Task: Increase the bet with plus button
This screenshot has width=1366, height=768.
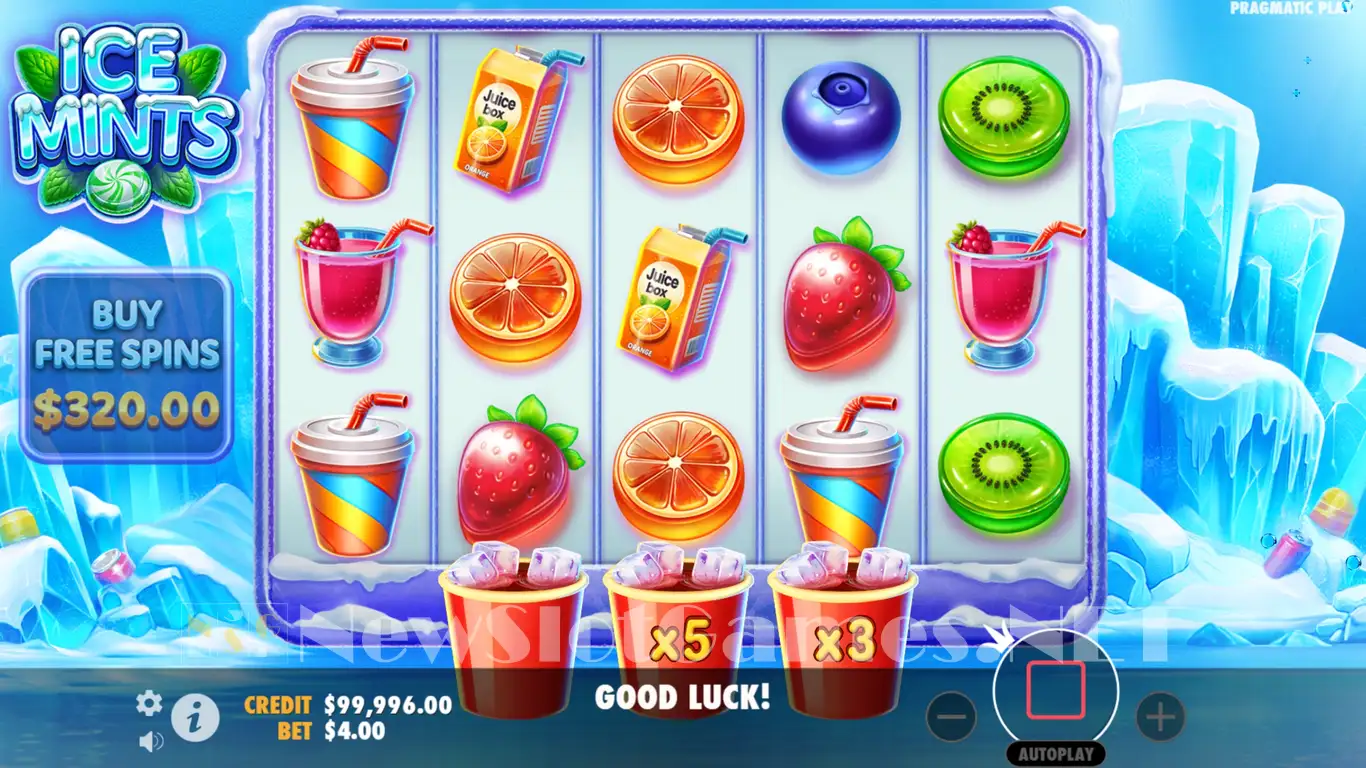Action: pos(1160,716)
